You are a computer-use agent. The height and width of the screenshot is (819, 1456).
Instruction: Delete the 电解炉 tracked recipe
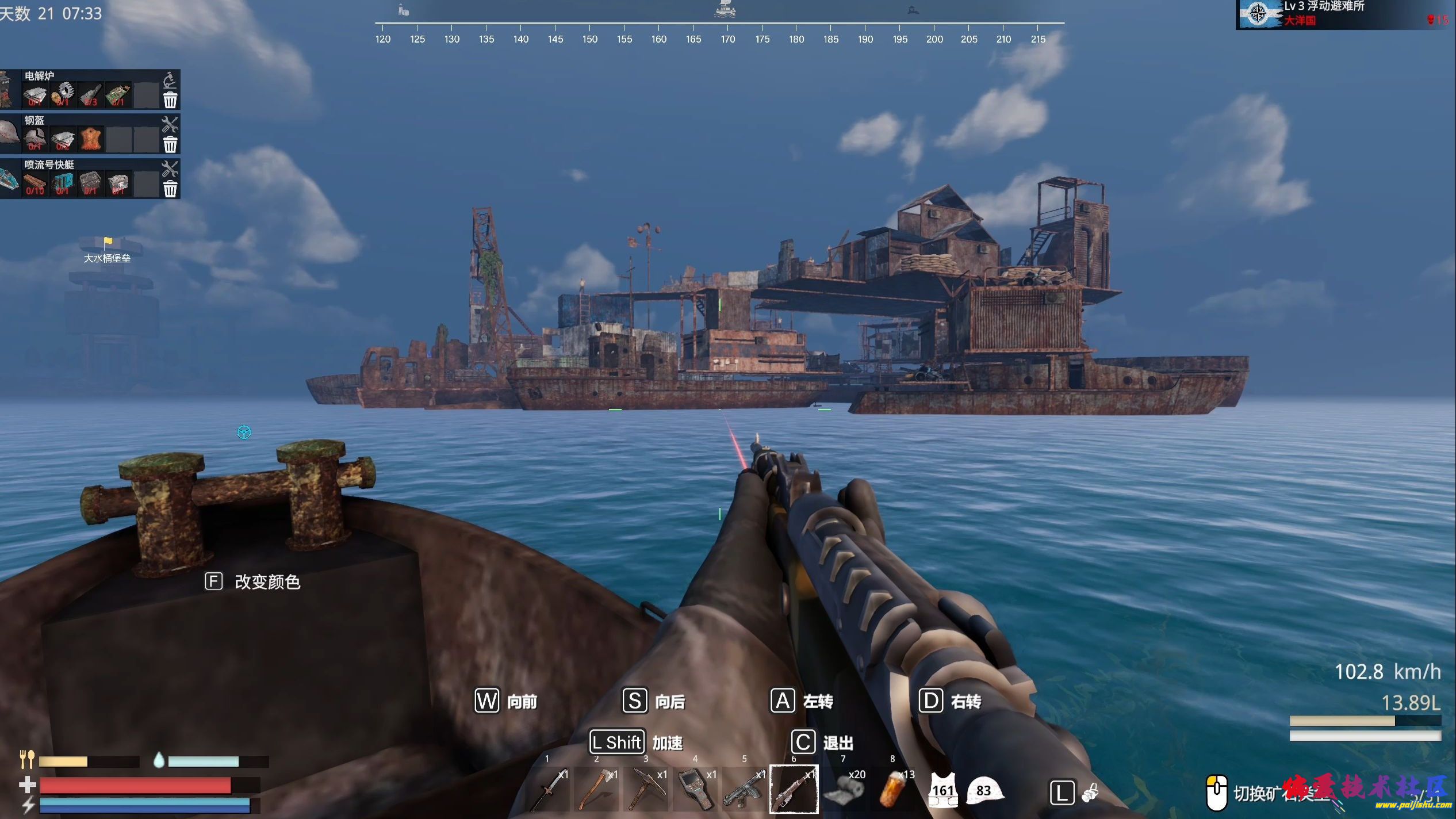(x=170, y=101)
